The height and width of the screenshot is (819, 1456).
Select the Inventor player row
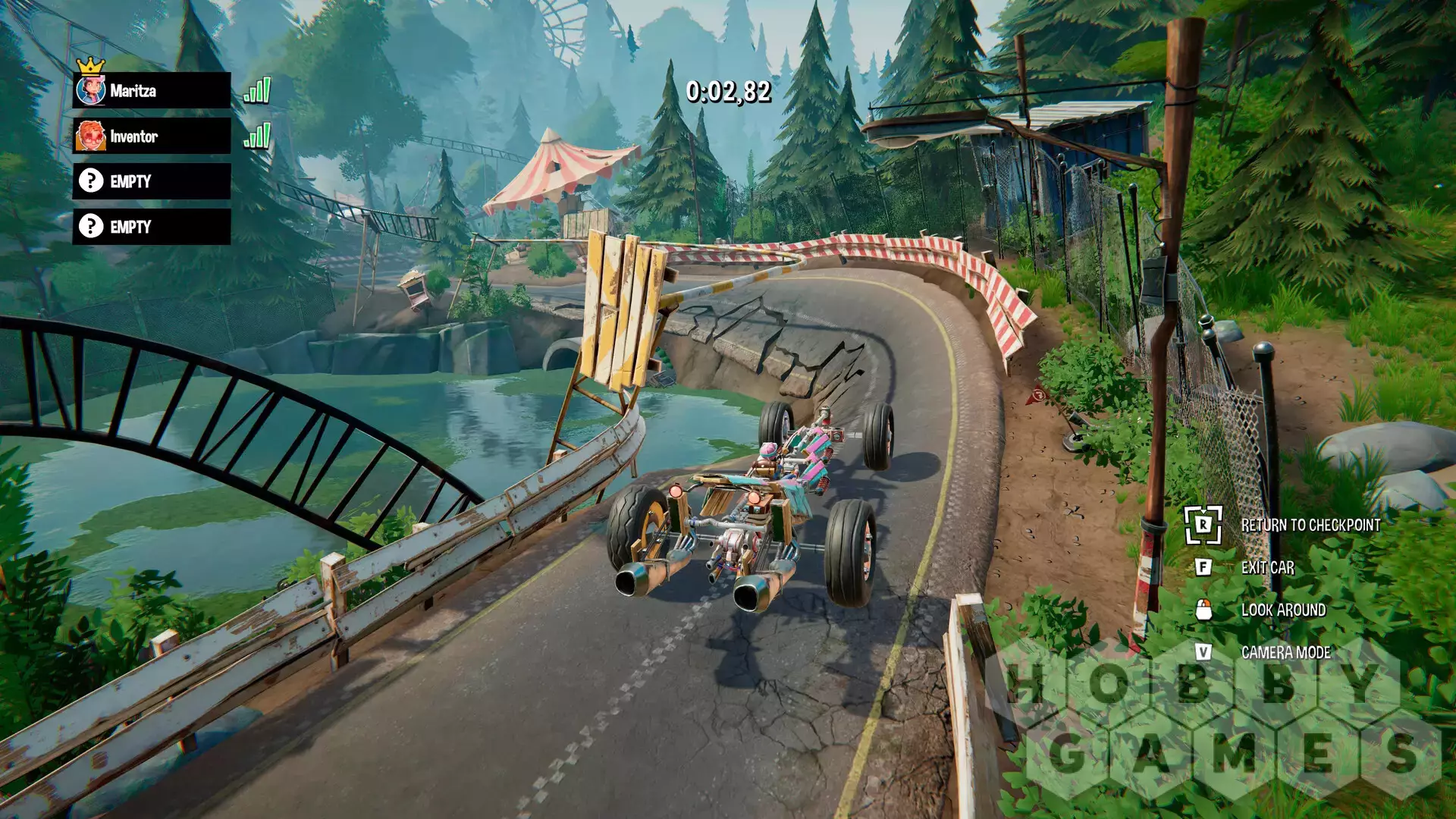click(152, 136)
